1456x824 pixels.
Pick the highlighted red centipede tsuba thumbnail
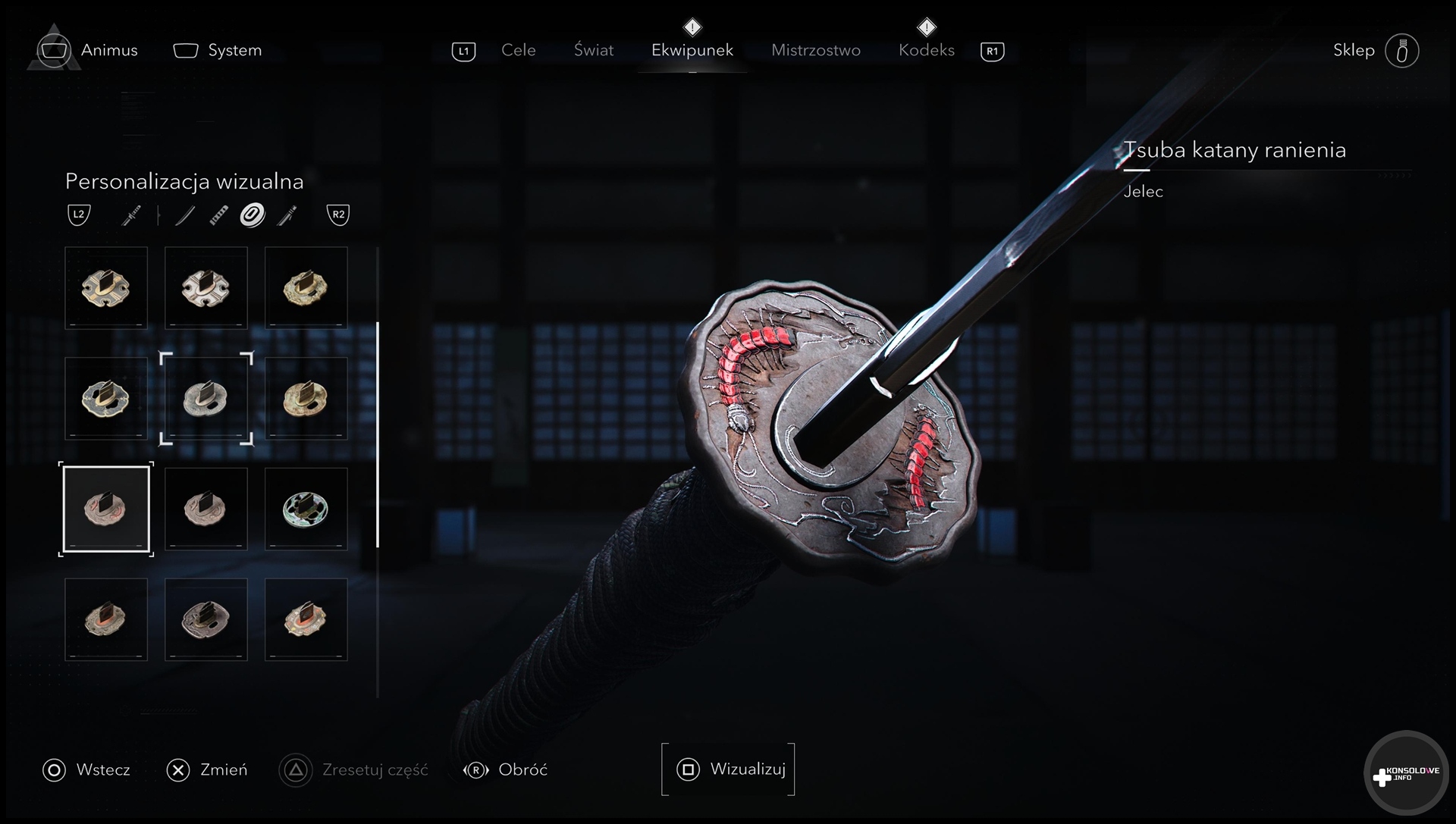coord(106,509)
